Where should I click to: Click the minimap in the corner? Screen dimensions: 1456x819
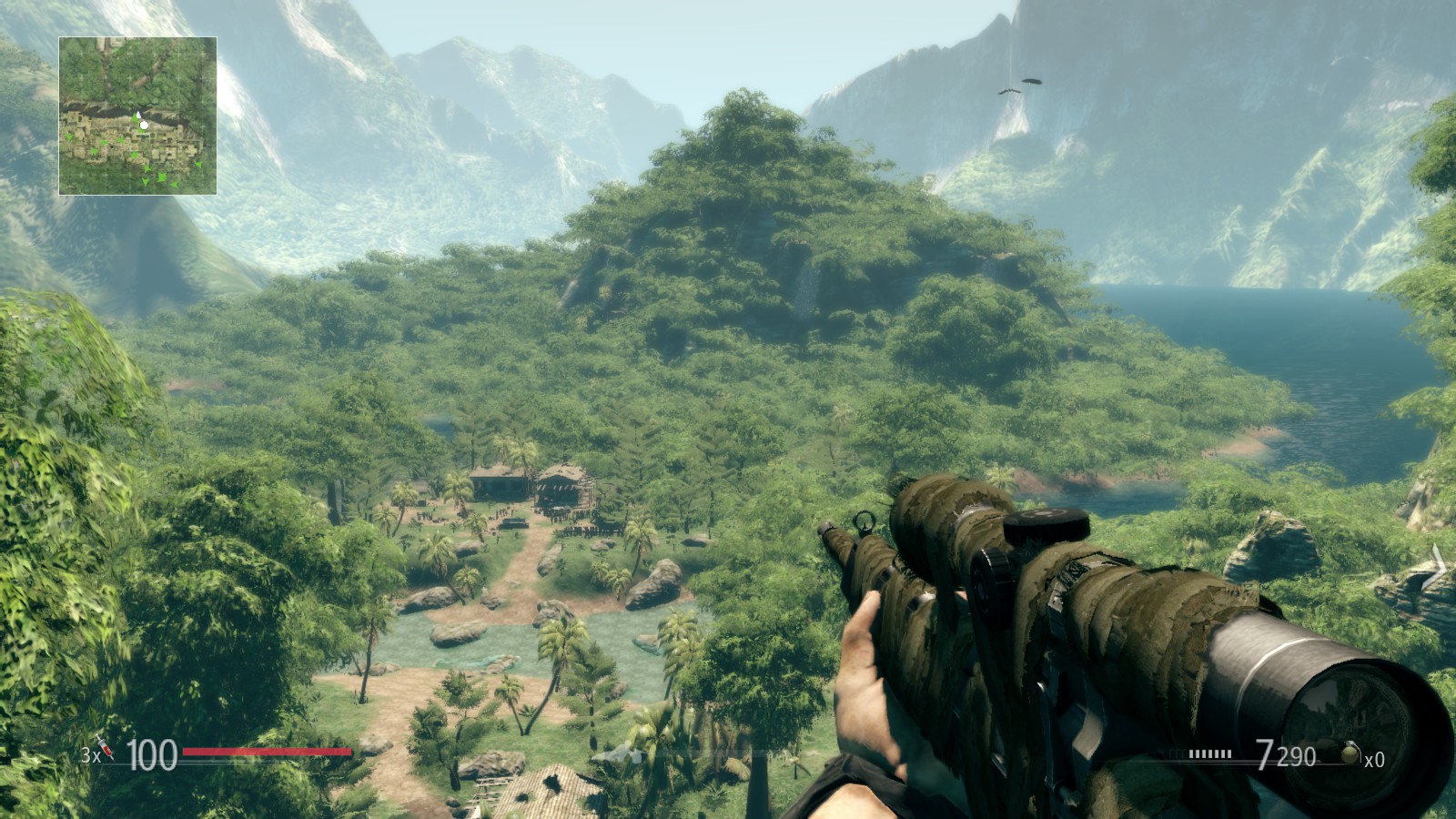pos(137,116)
